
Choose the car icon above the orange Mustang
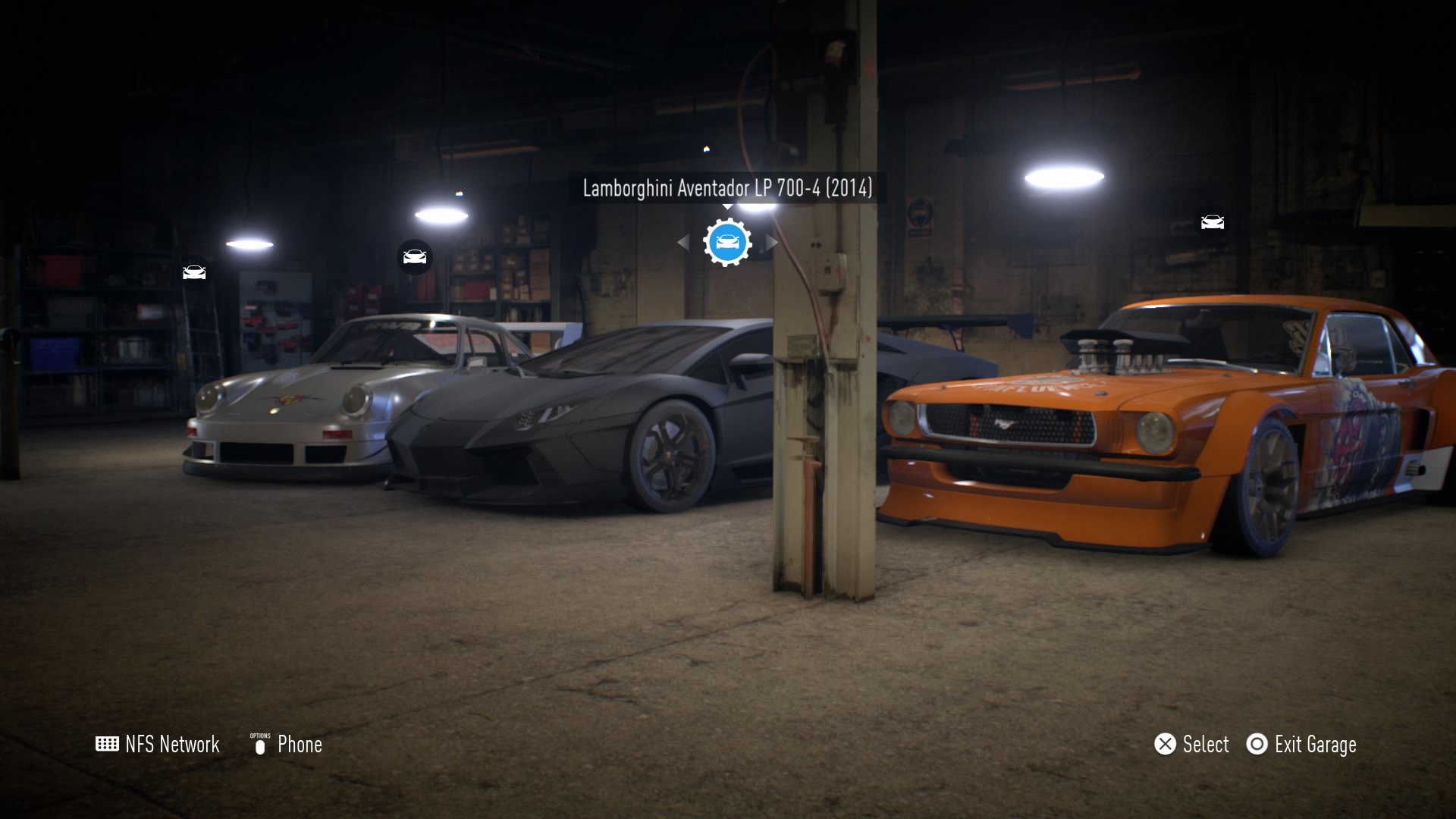1212,222
